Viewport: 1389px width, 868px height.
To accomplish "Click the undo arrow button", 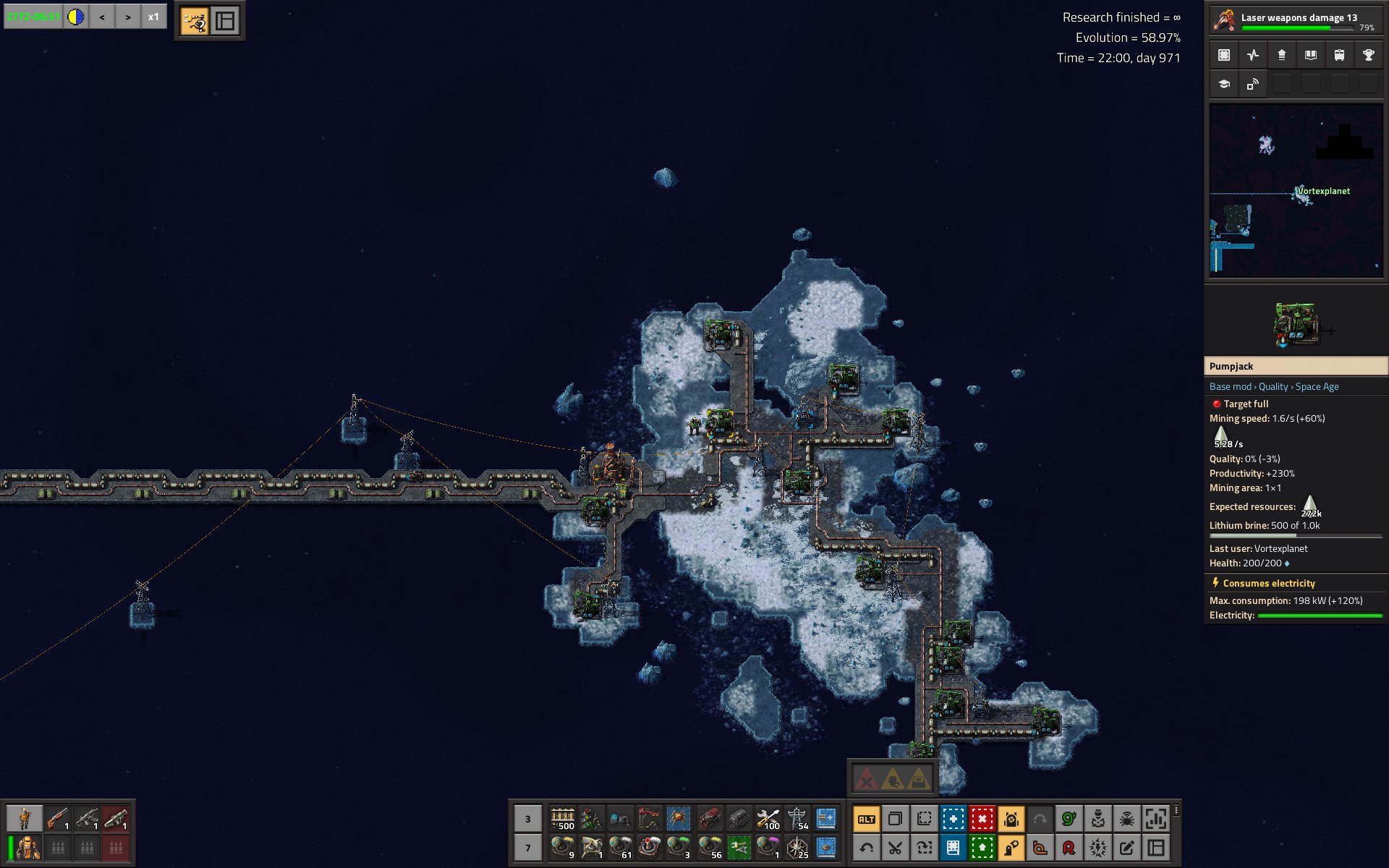I will pyautogui.click(x=866, y=847).
